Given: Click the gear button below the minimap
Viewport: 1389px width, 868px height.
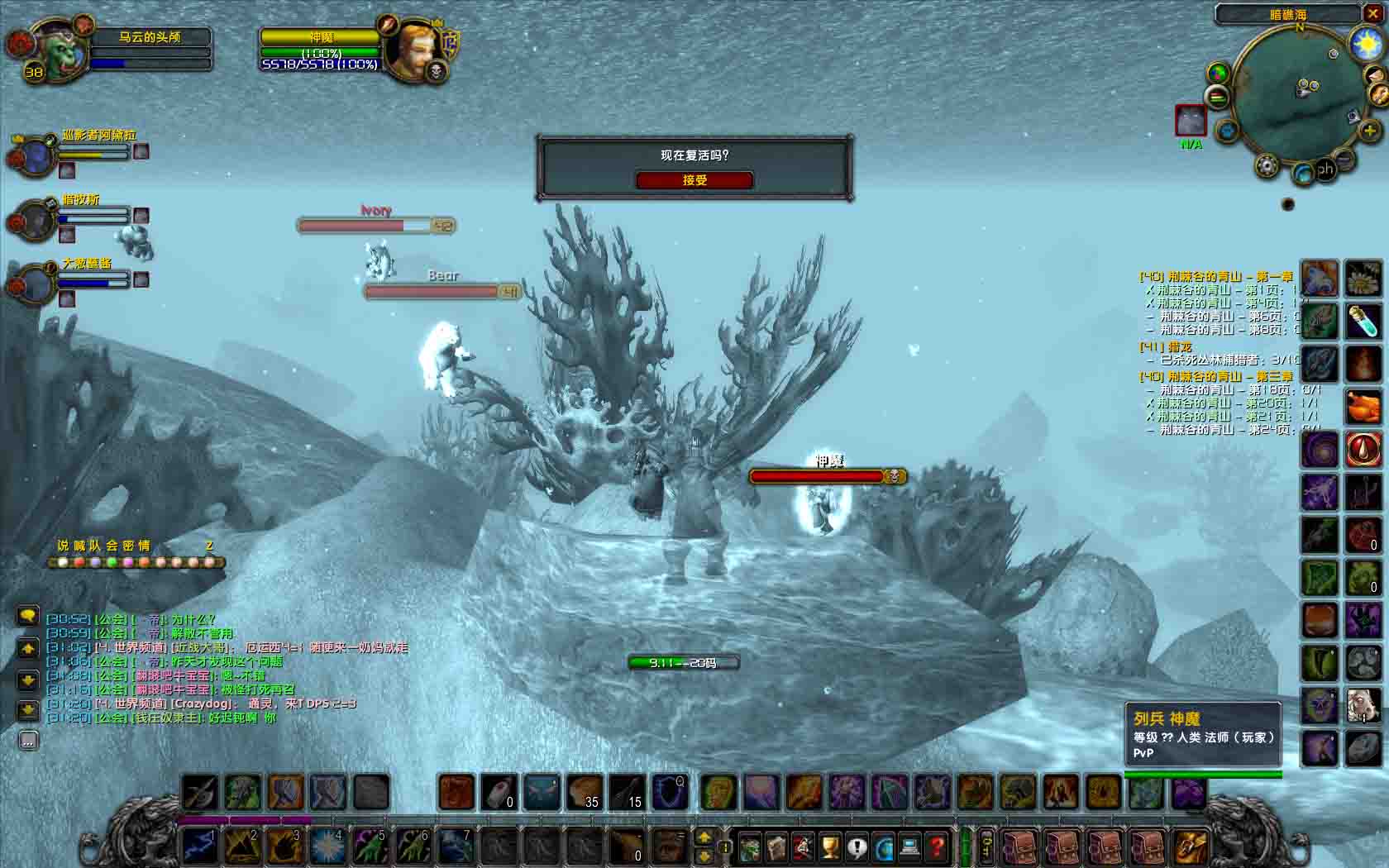Looking at the screenshot, I should click(1267, 166).
